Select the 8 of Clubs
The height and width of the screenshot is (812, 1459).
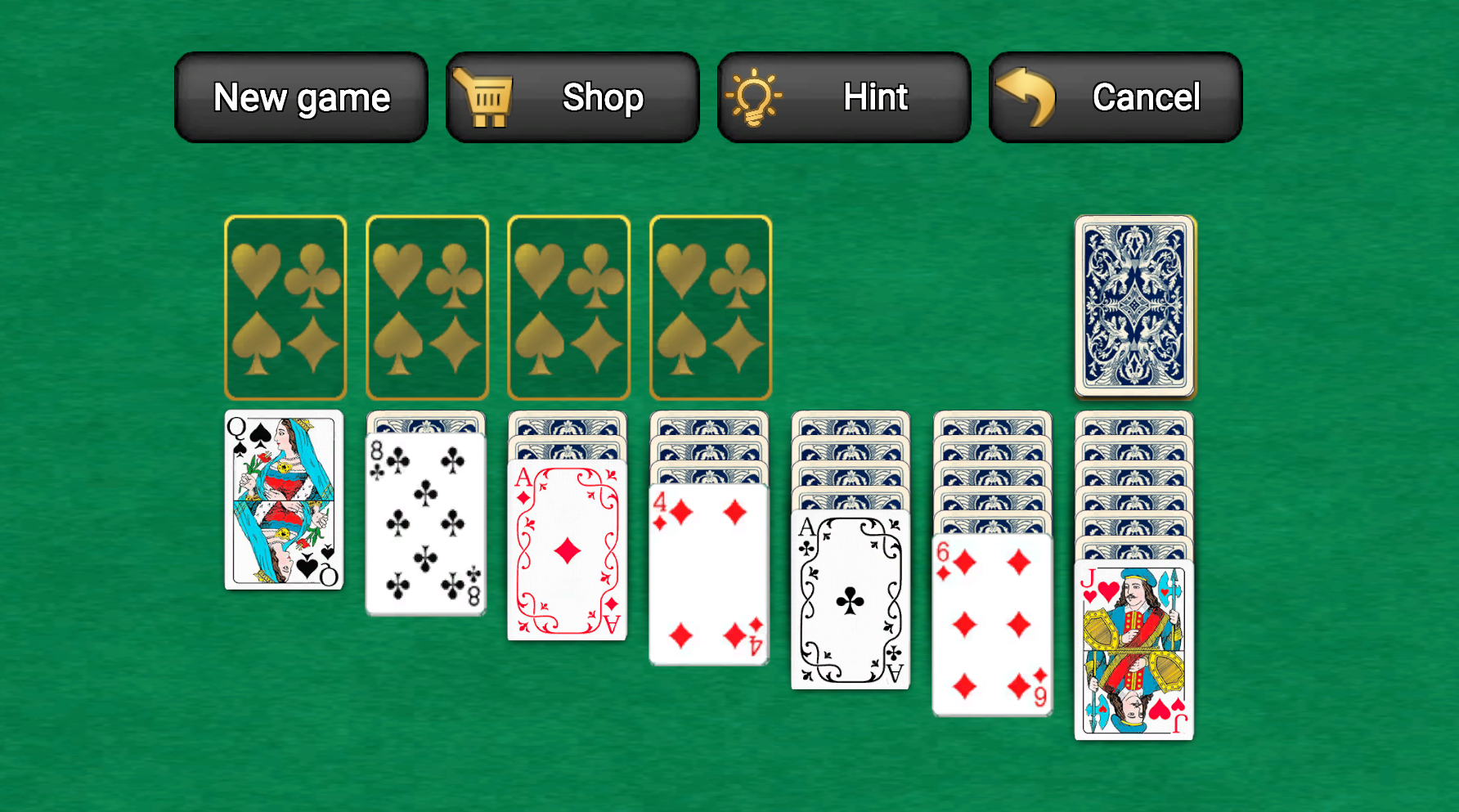click(425, 523)
